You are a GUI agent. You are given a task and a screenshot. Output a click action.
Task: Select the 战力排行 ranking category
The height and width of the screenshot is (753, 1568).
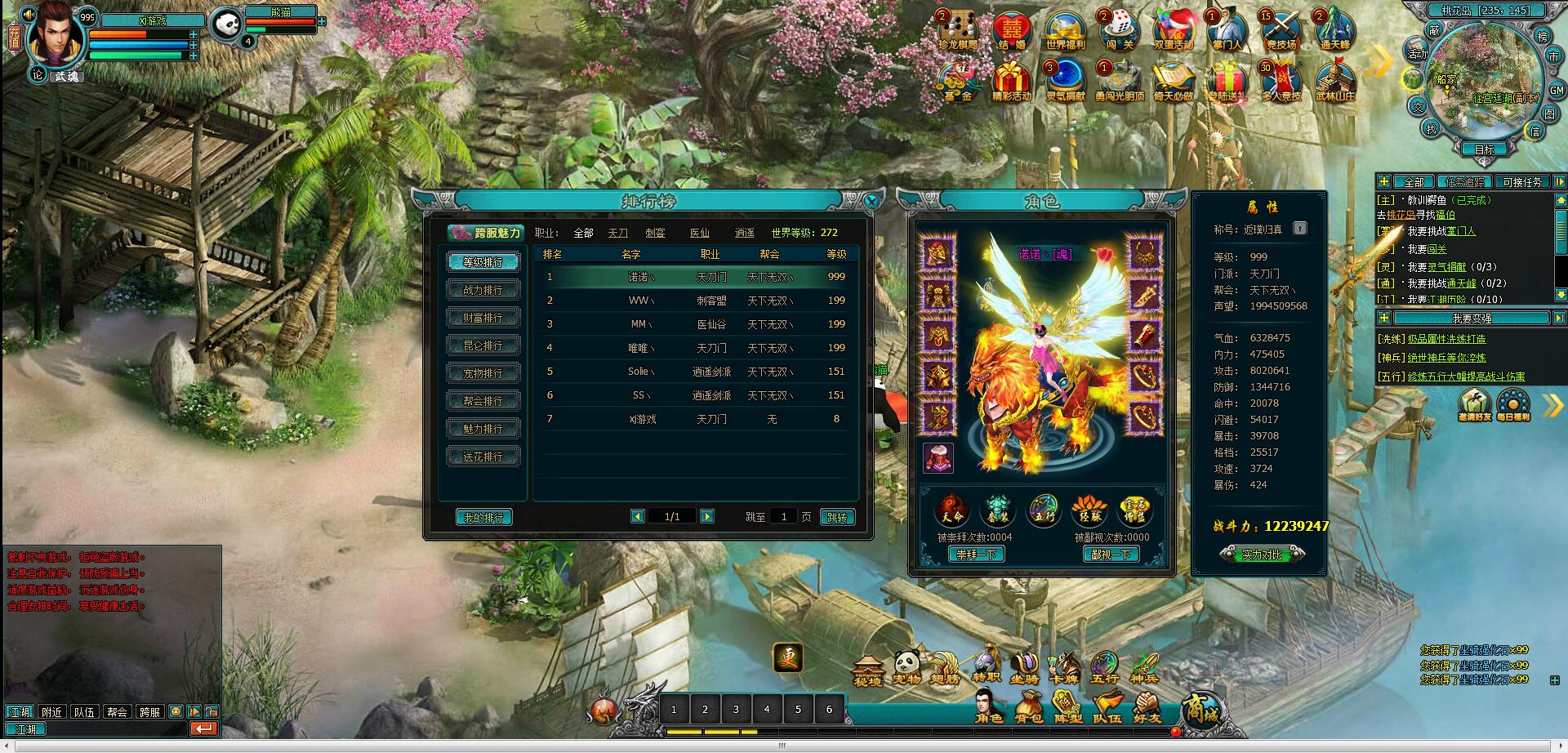tap(483, 290)
